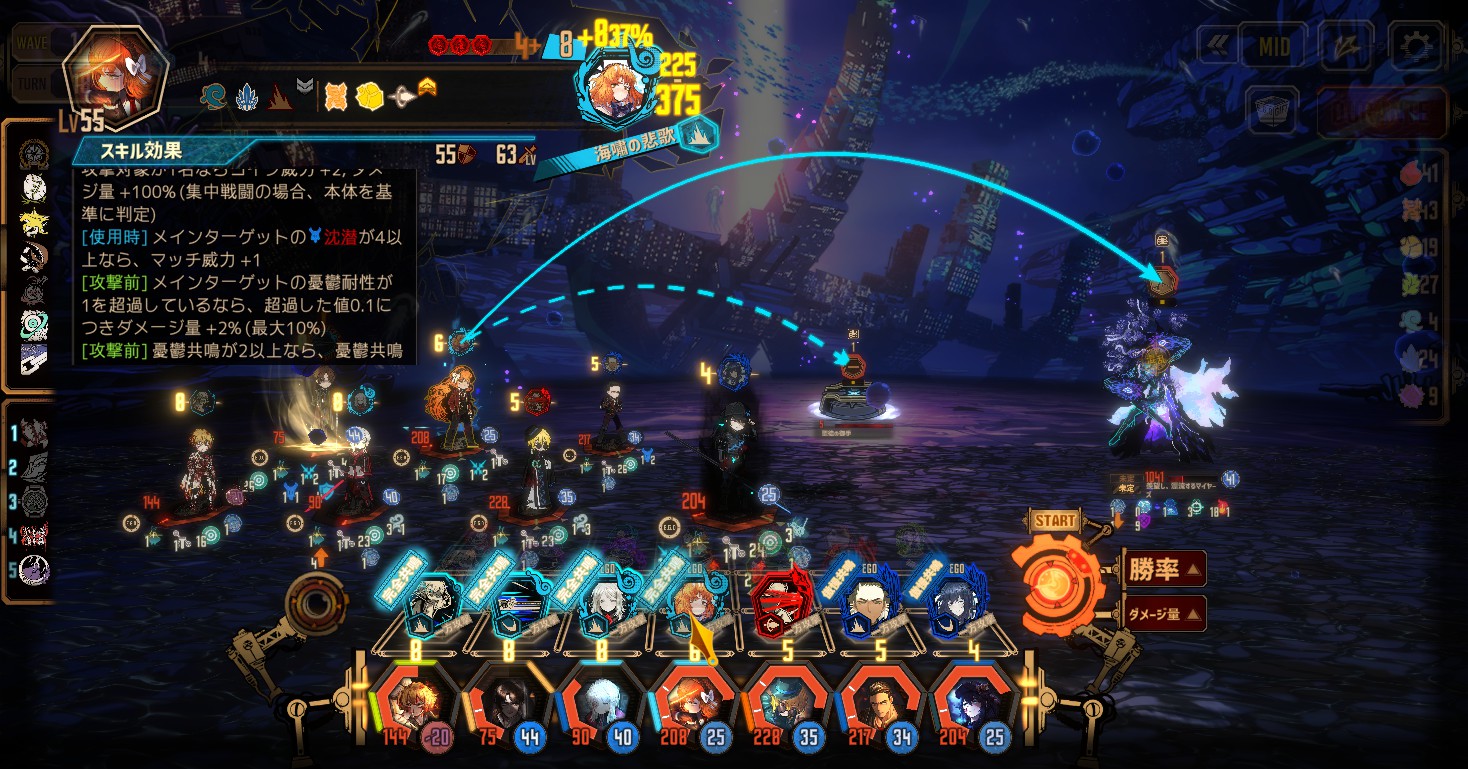Open the gear settings menu
The height and width of the screenshot is (769, 1468).
tap(1414, 45)
